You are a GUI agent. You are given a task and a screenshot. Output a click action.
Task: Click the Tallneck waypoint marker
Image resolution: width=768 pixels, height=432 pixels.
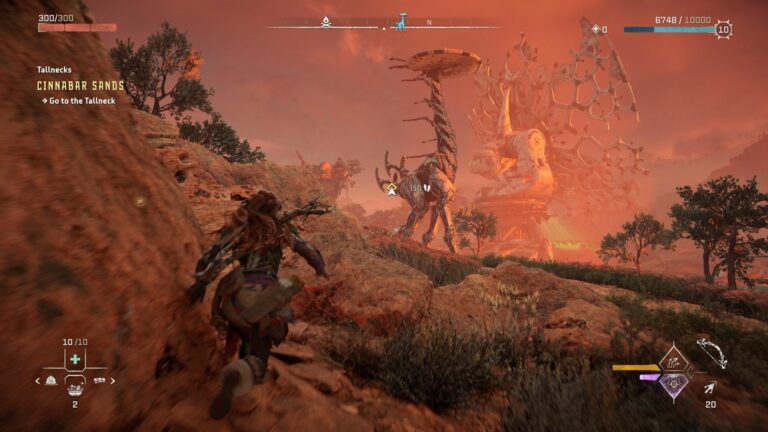[x=393, y=187]
